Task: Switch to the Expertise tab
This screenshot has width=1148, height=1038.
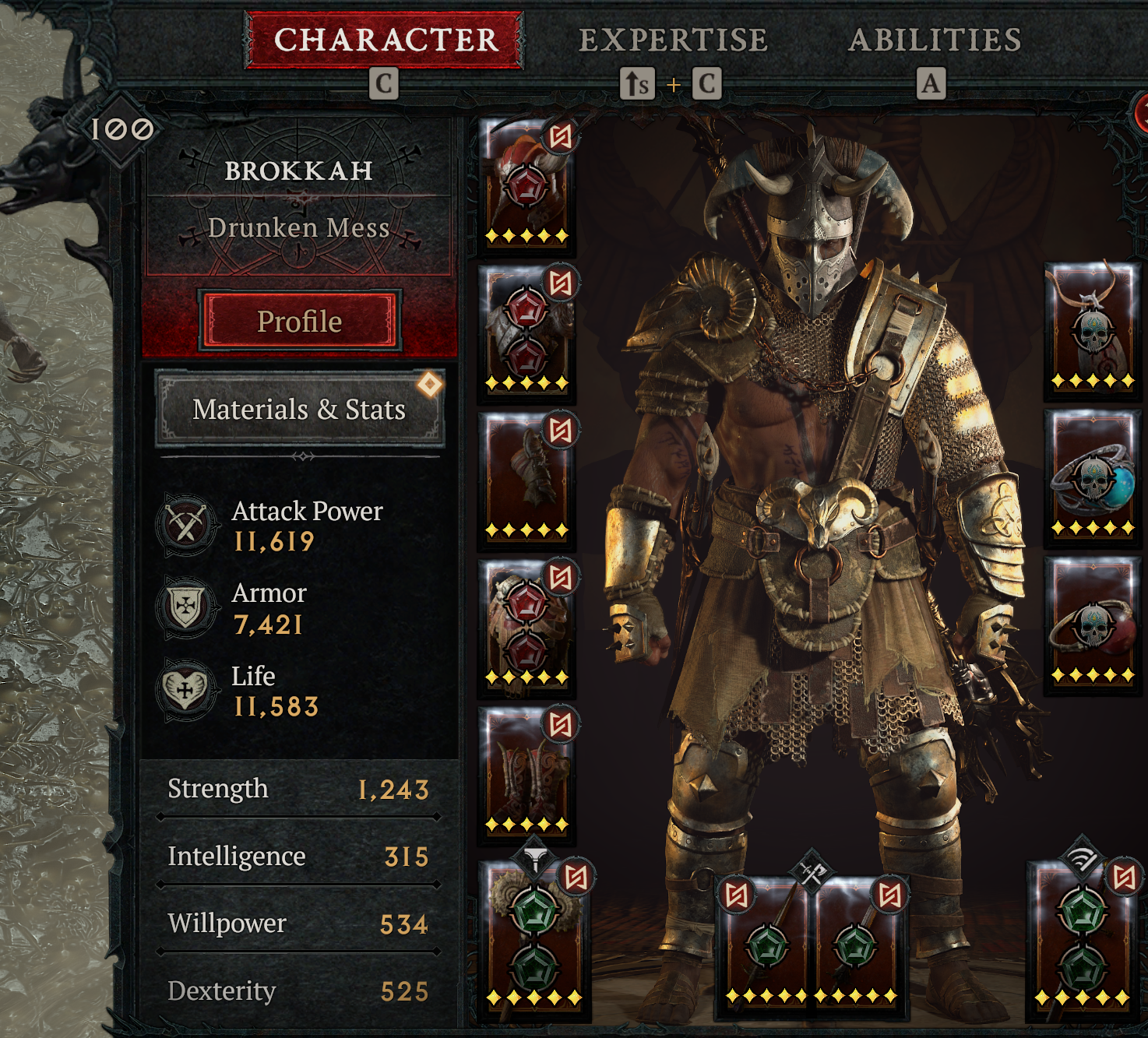Action: click(673, 40)
